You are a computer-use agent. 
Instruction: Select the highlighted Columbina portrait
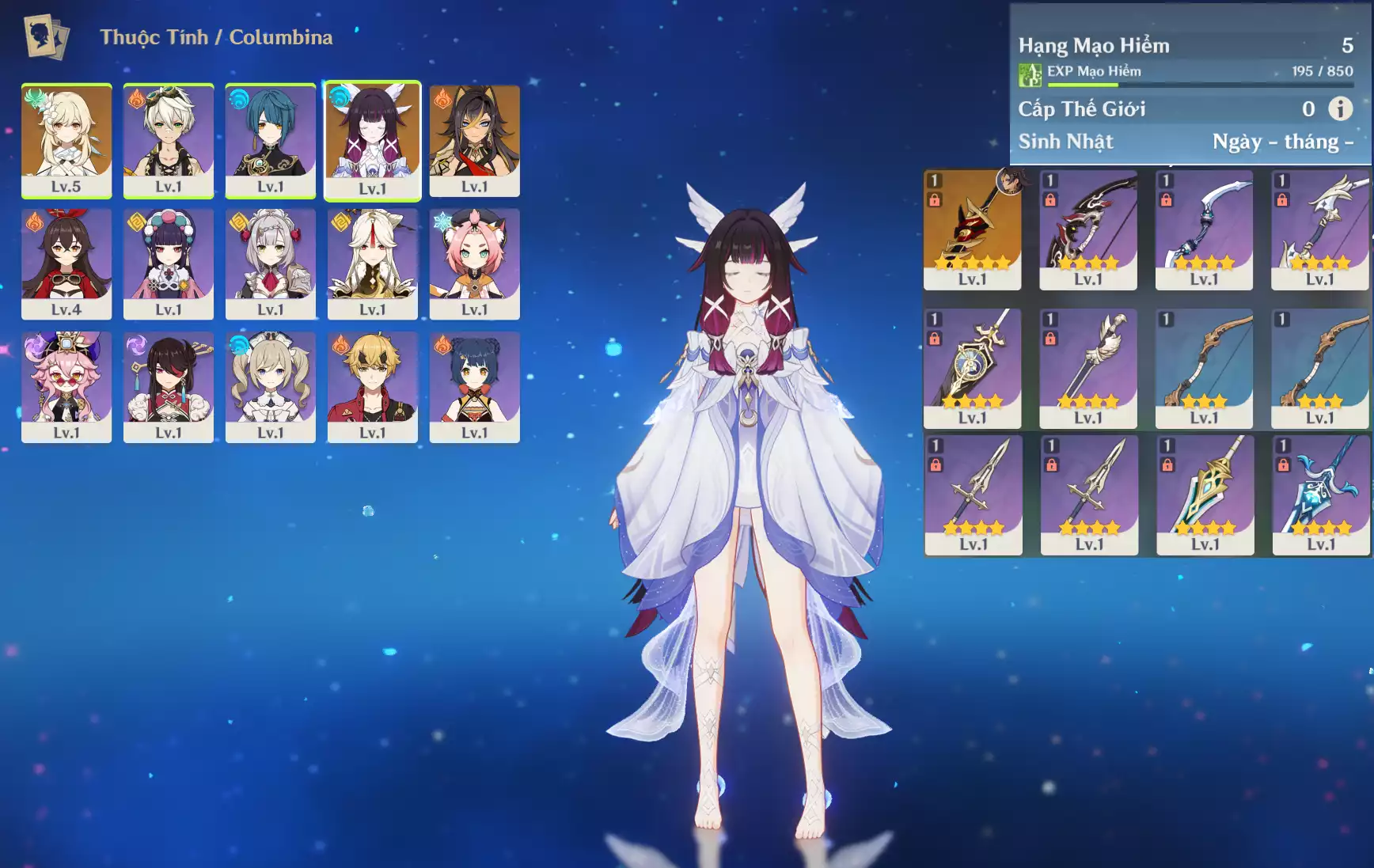[372, 140]
